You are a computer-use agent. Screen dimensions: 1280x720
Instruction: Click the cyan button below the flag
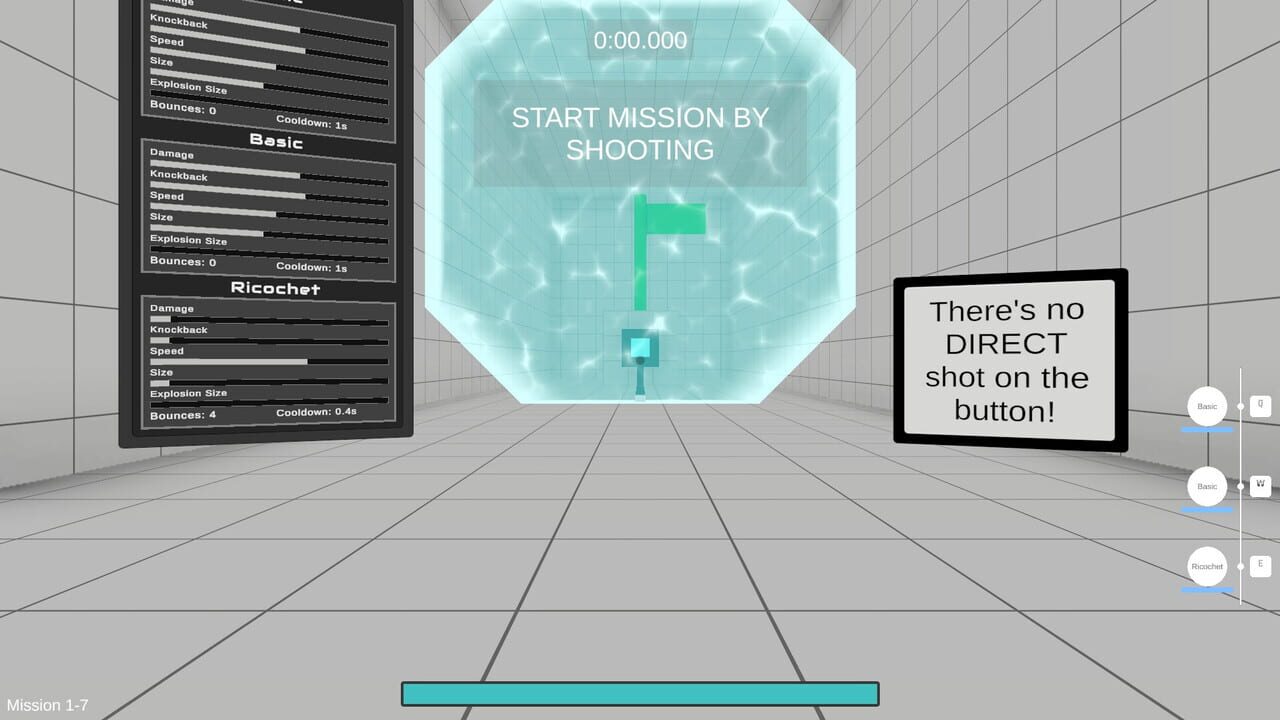coord(640,345)
